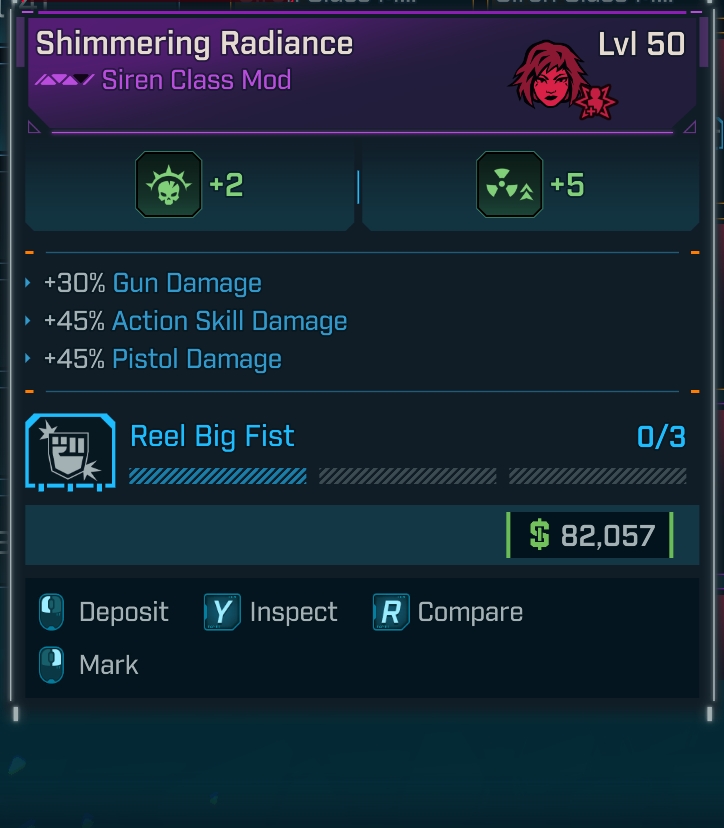
Task: Select the radiation skill icon with +5
Action: 510,185
